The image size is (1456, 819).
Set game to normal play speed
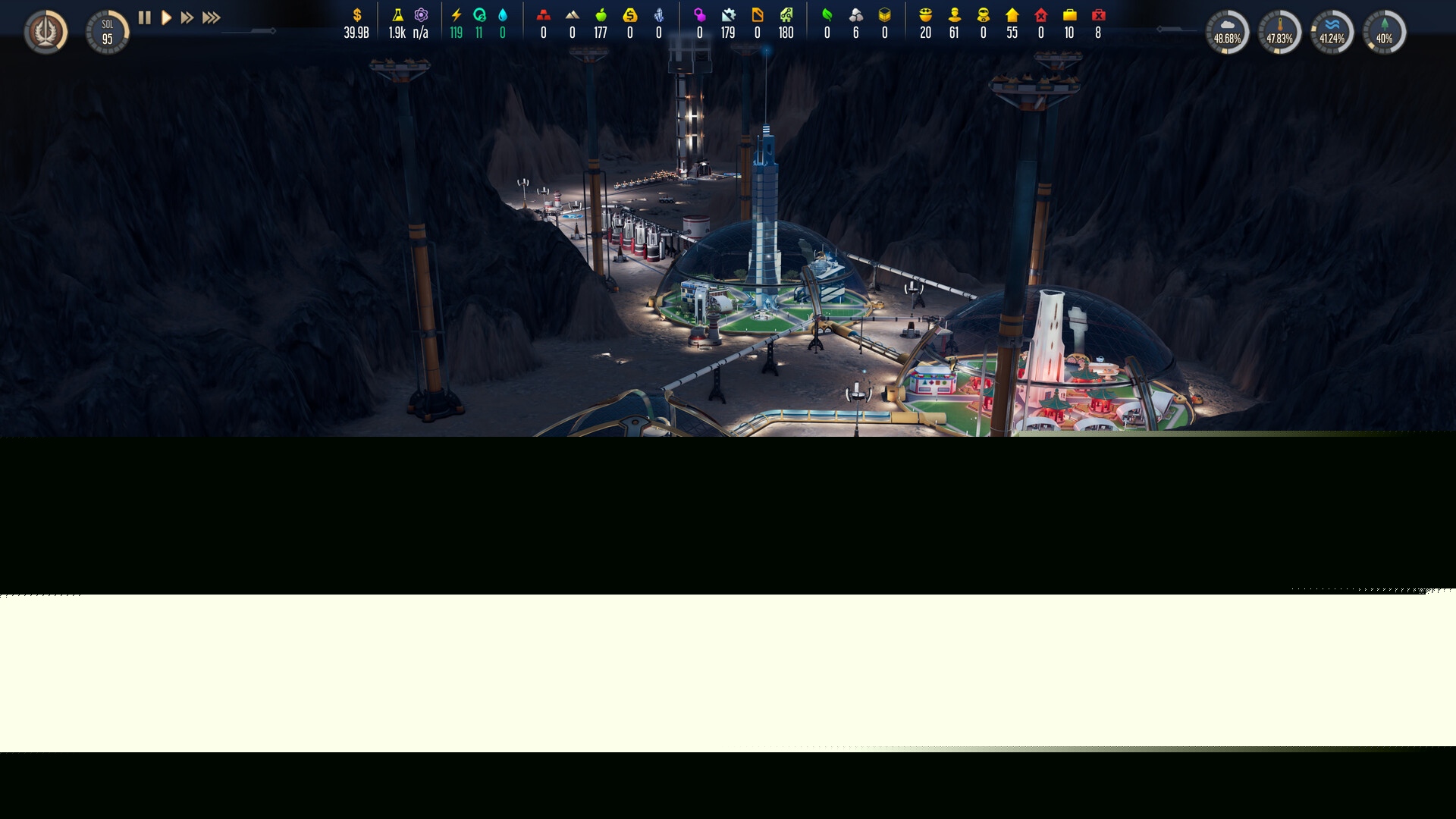click(166, 17)
